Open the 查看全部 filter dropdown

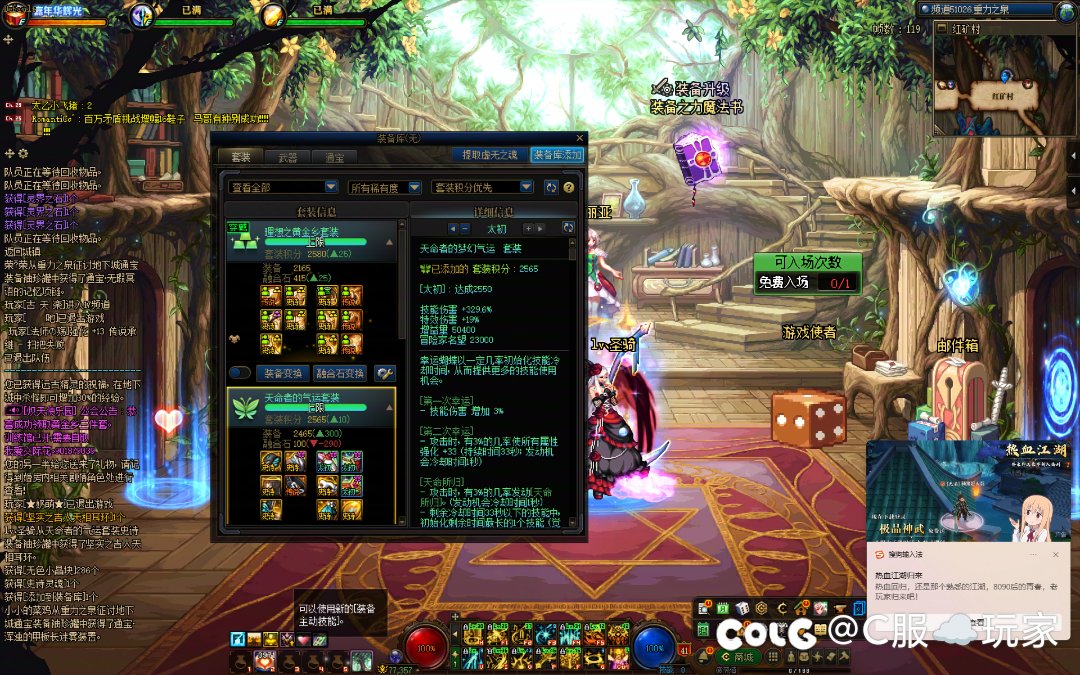click(x=284, y=187)
